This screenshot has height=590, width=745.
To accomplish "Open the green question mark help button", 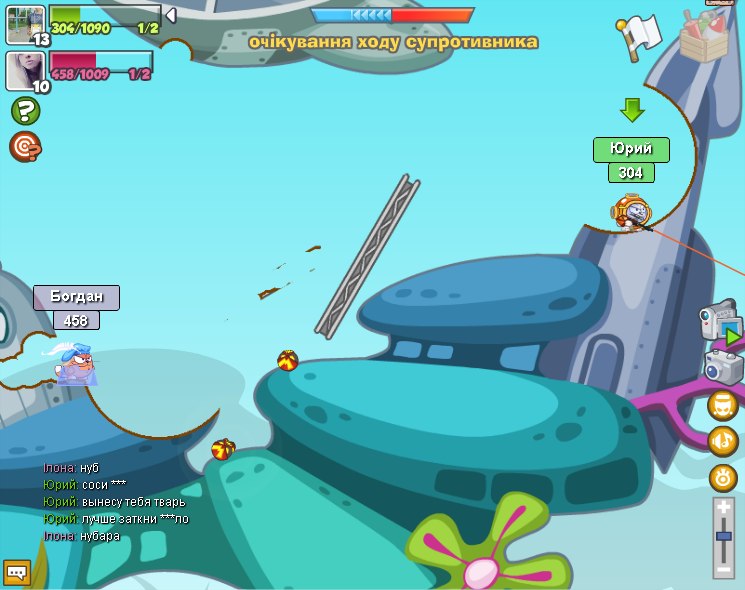I will 25,111.
